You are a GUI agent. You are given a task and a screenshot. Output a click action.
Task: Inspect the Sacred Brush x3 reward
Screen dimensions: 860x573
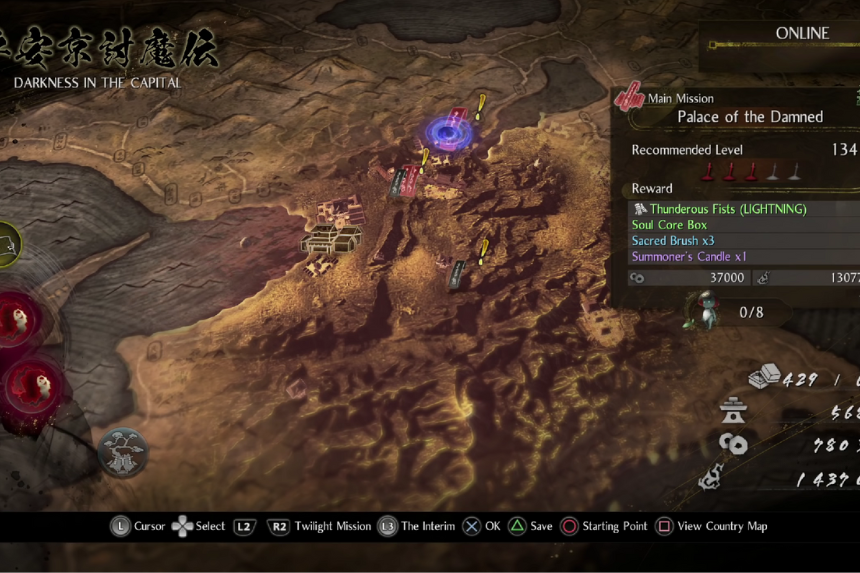[x=673, y=241]
